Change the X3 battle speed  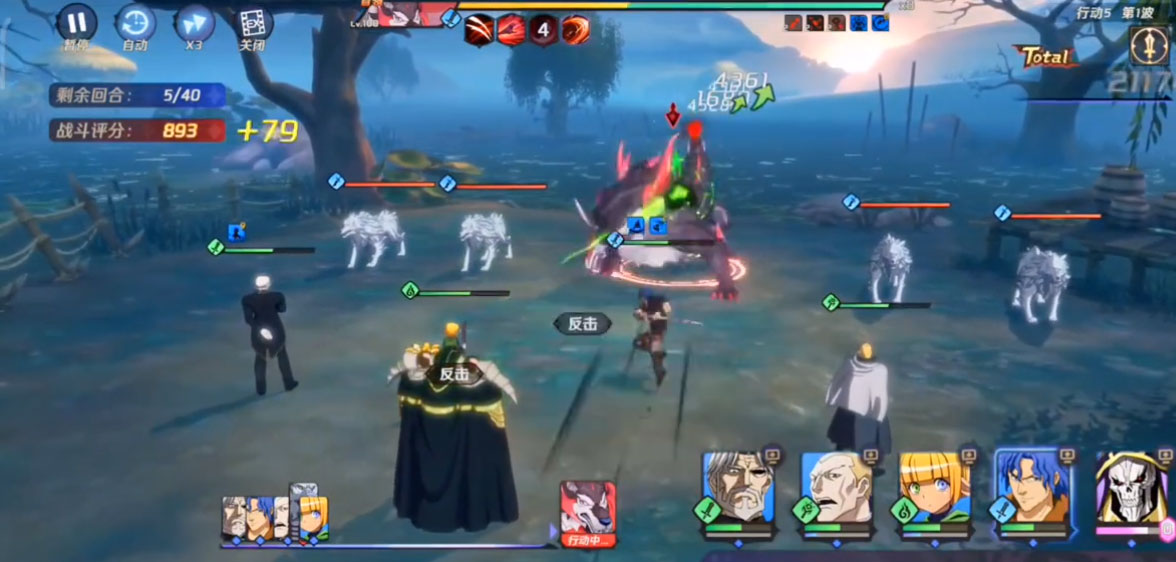click(x=194, y=24)
